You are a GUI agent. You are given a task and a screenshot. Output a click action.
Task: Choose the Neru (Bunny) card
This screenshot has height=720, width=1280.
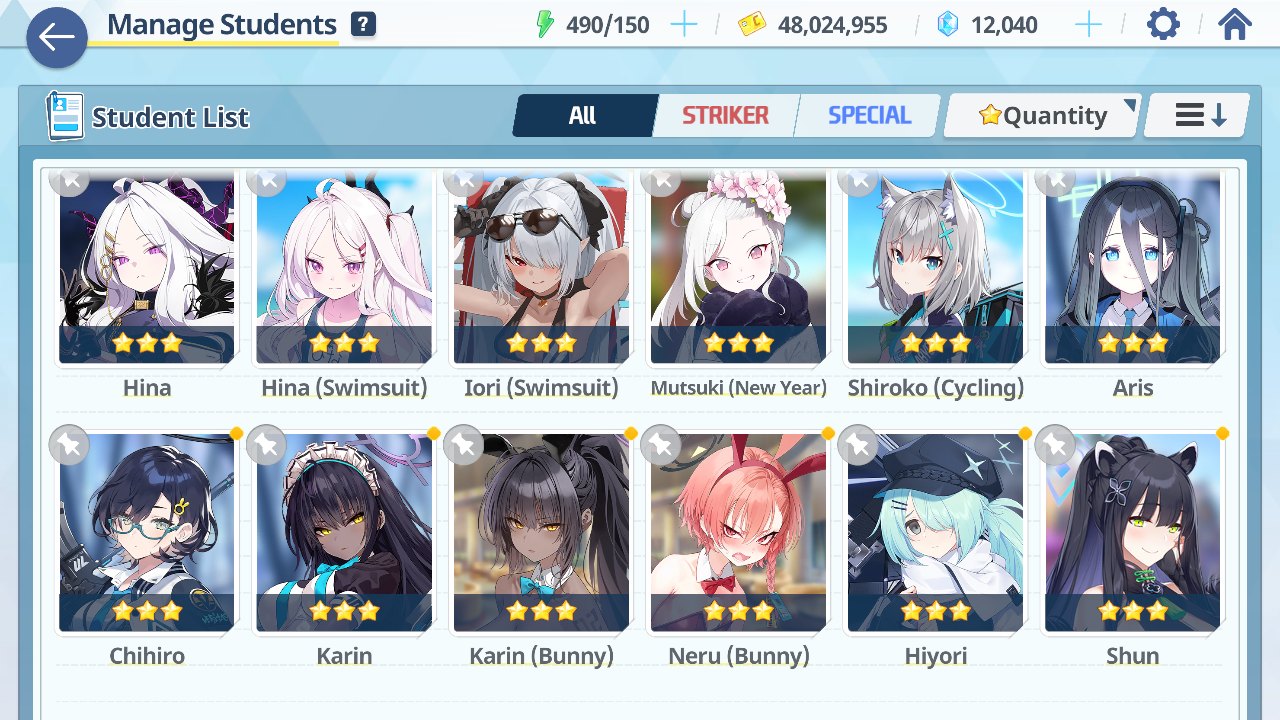[x=738, y=533]
